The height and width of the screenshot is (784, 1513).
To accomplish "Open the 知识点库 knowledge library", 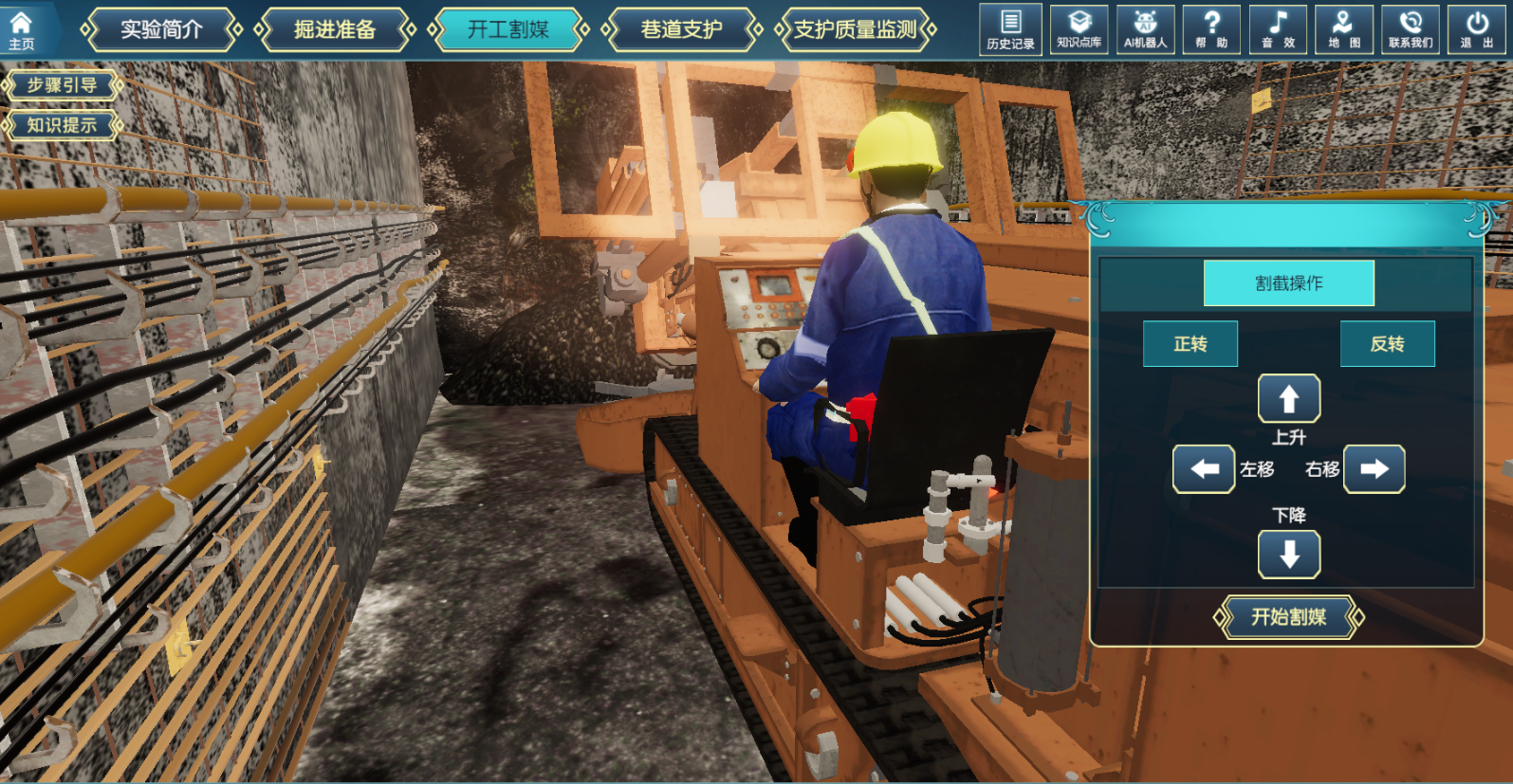I will coord(1079,29).
